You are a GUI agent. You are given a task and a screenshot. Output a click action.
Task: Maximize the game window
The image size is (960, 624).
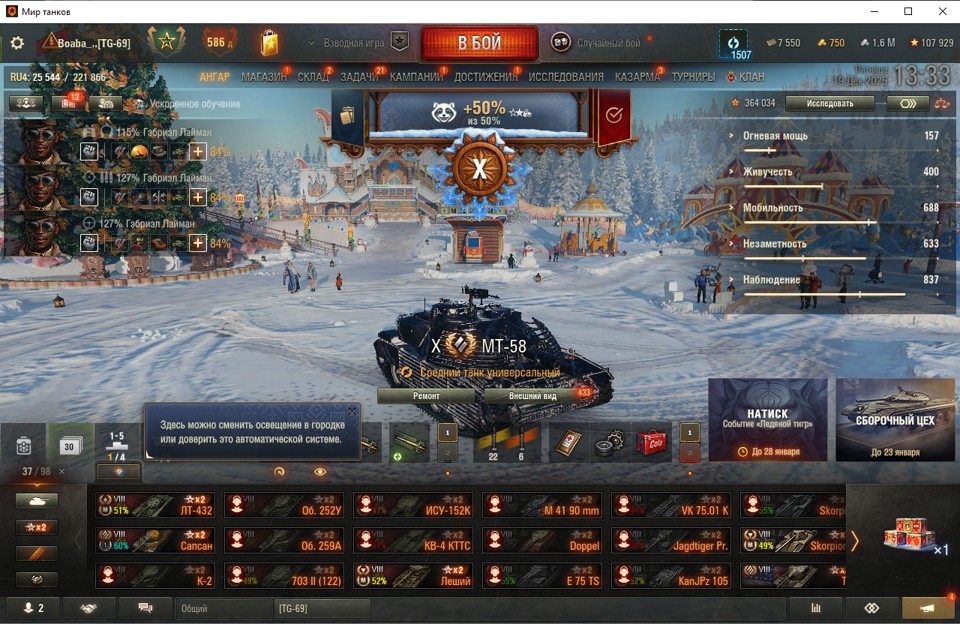click(908, 11)
